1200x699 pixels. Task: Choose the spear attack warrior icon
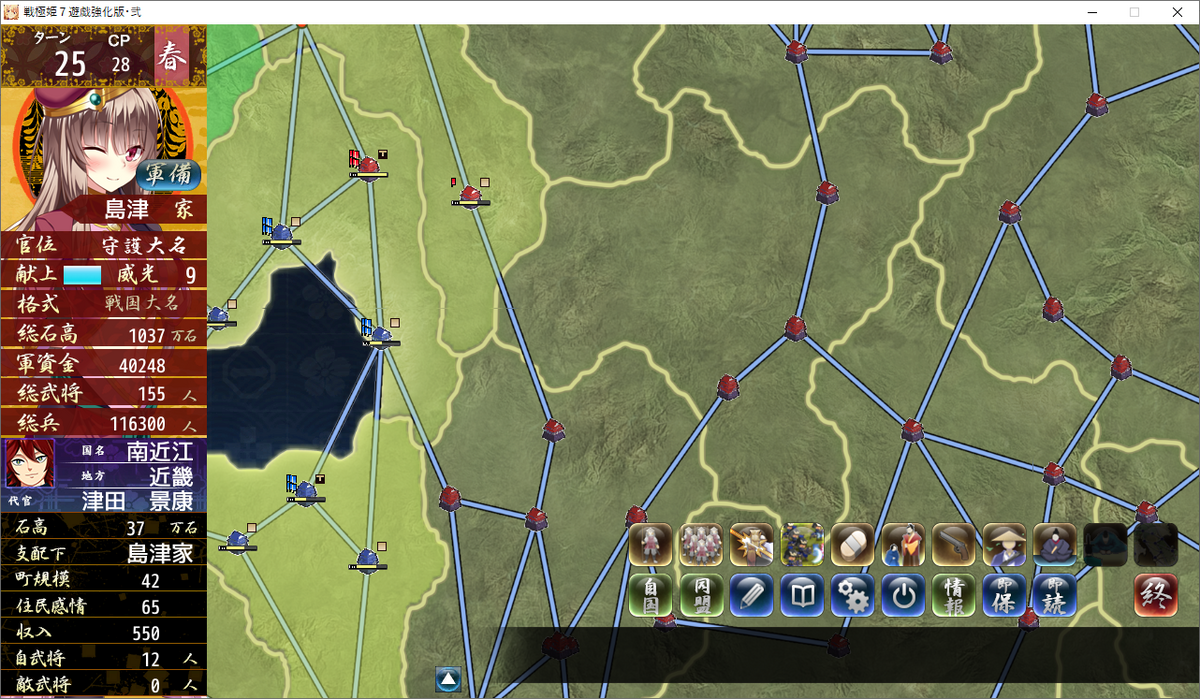pos(751,545)
